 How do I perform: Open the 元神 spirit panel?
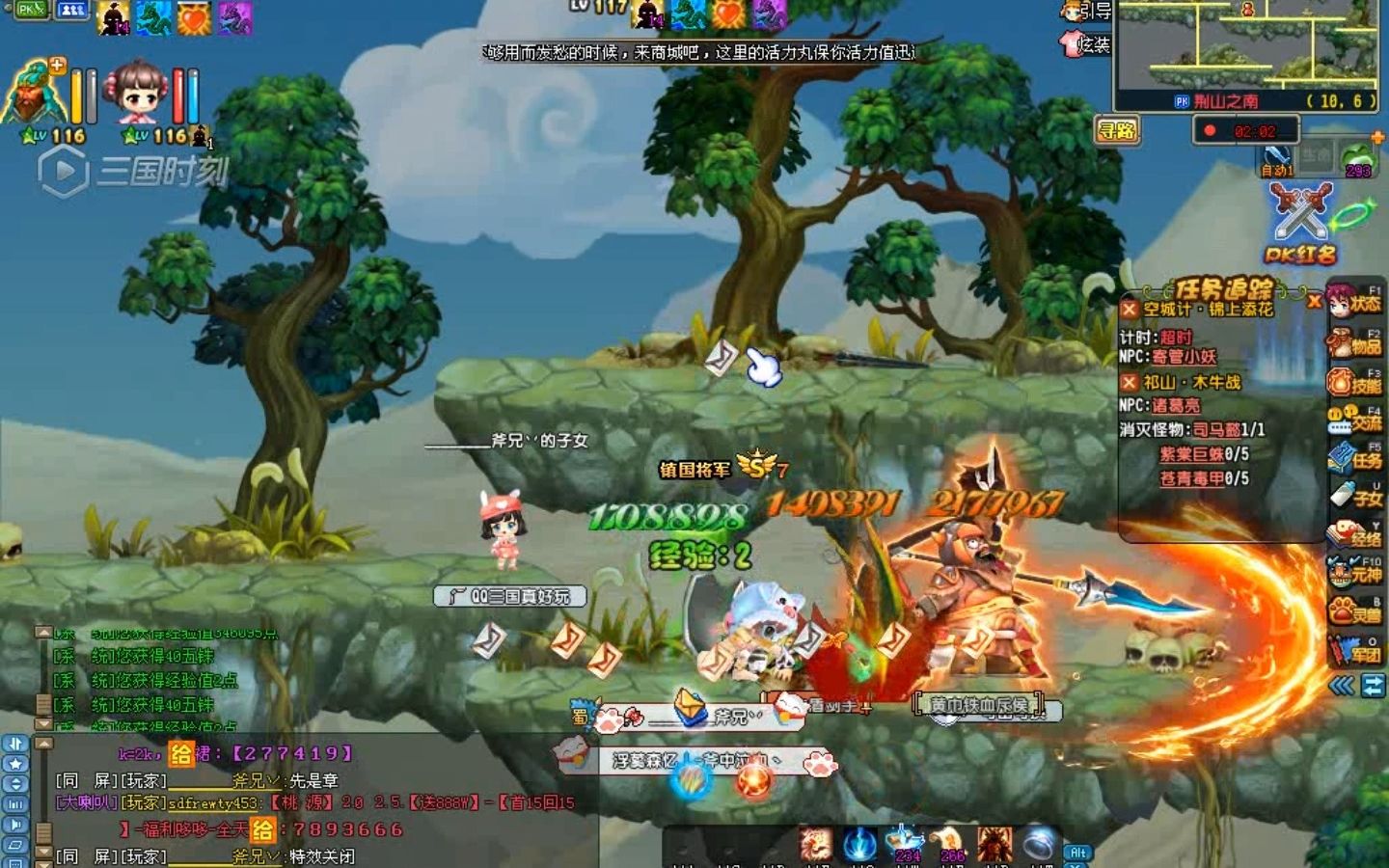pos(1356,573)
